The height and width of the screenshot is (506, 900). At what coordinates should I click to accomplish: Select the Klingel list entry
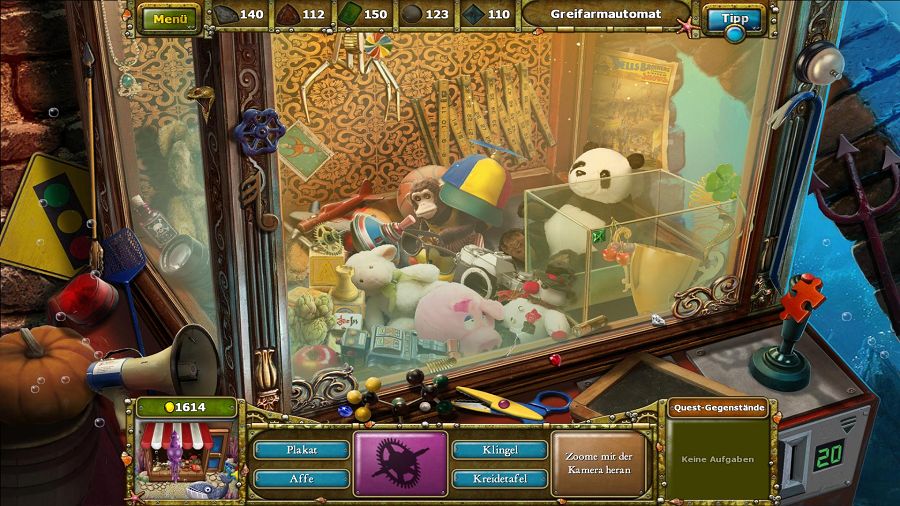pos(499,450)
